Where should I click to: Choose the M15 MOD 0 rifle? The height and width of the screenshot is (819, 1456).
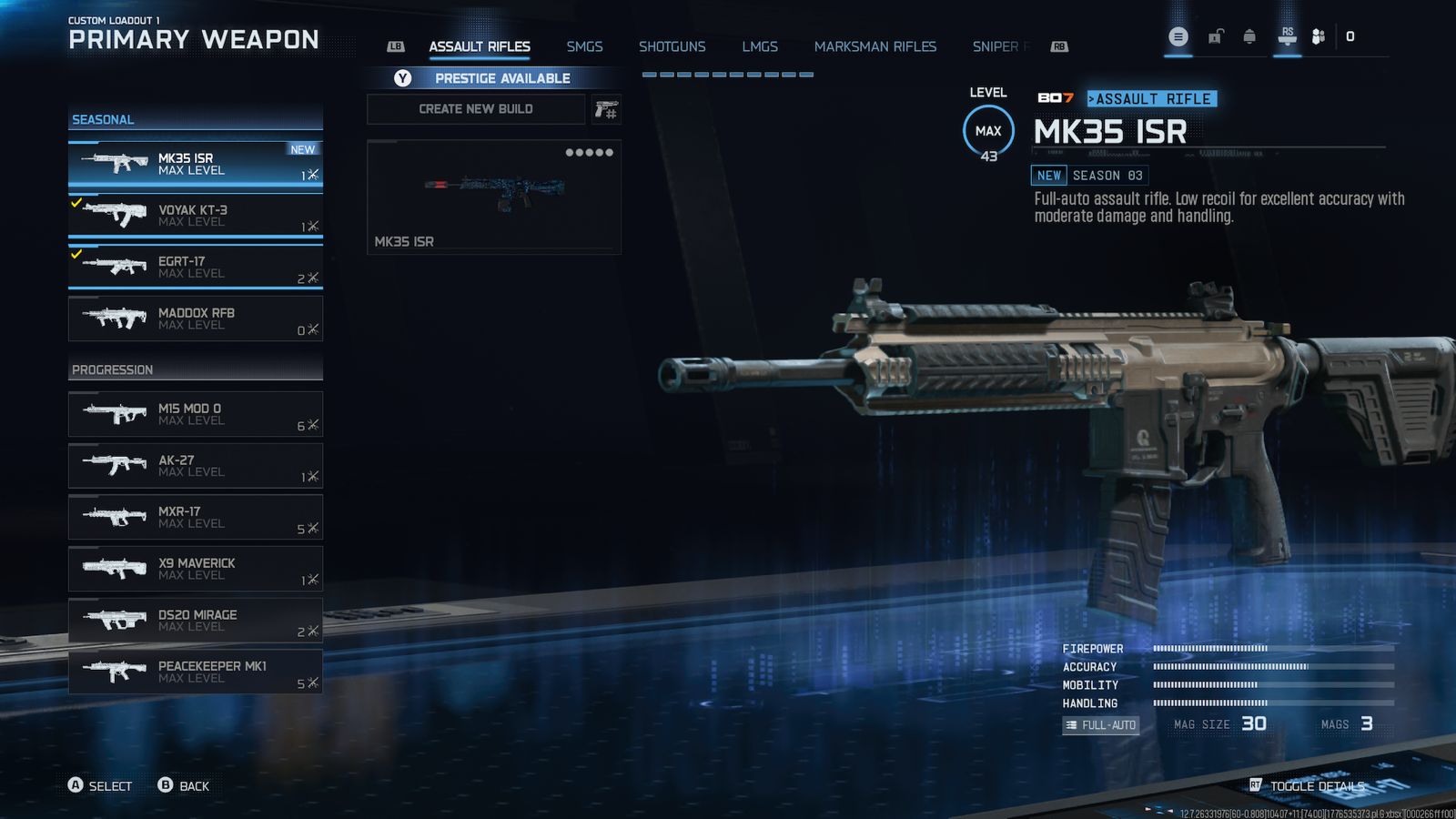(x=195, y=414)
